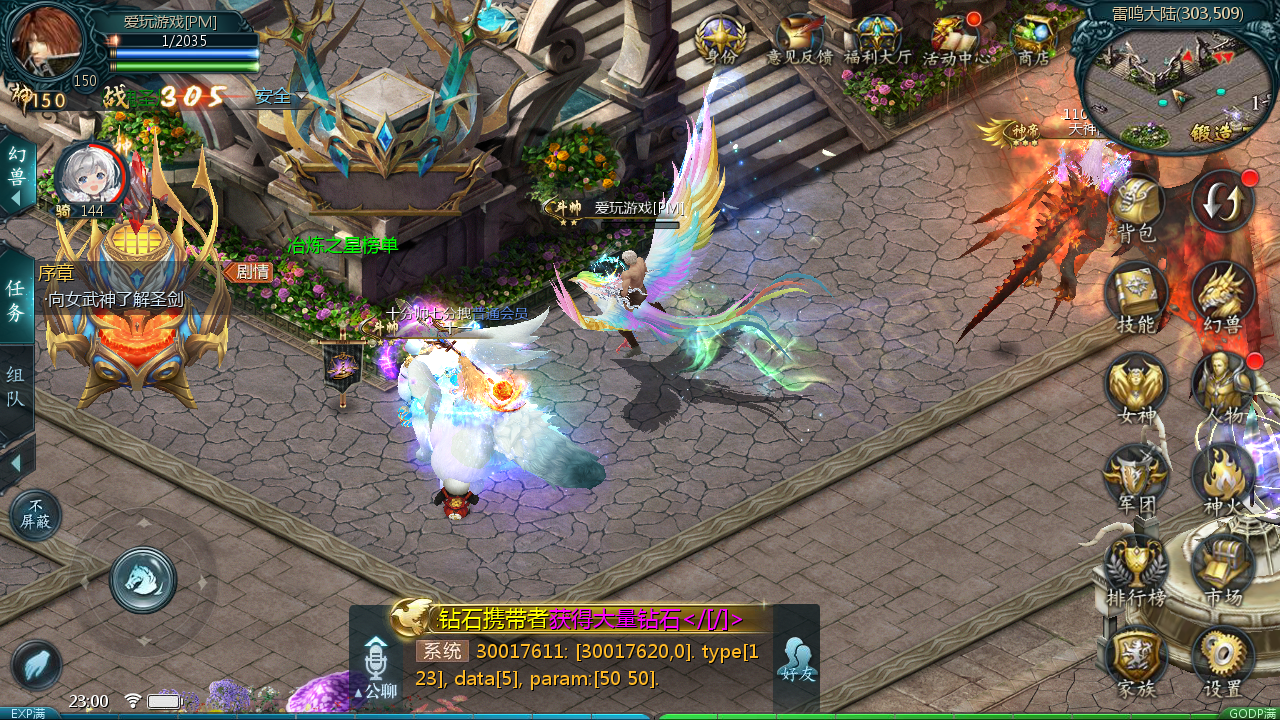Screen dimensions: 1280x720
Task: Open the 背包 backpack icon
Action: 1136,205
